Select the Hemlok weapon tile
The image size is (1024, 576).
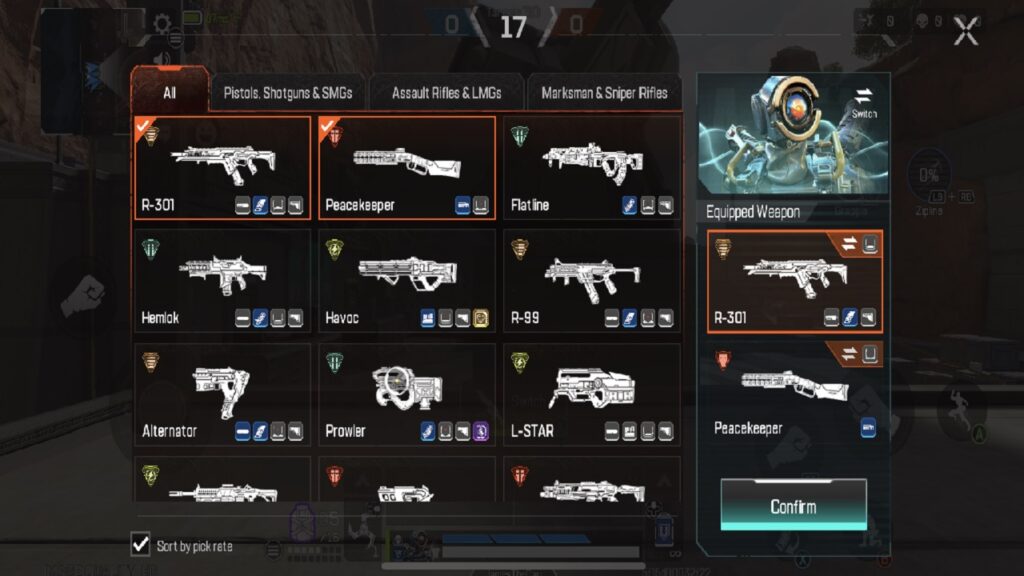click(223, 281)
